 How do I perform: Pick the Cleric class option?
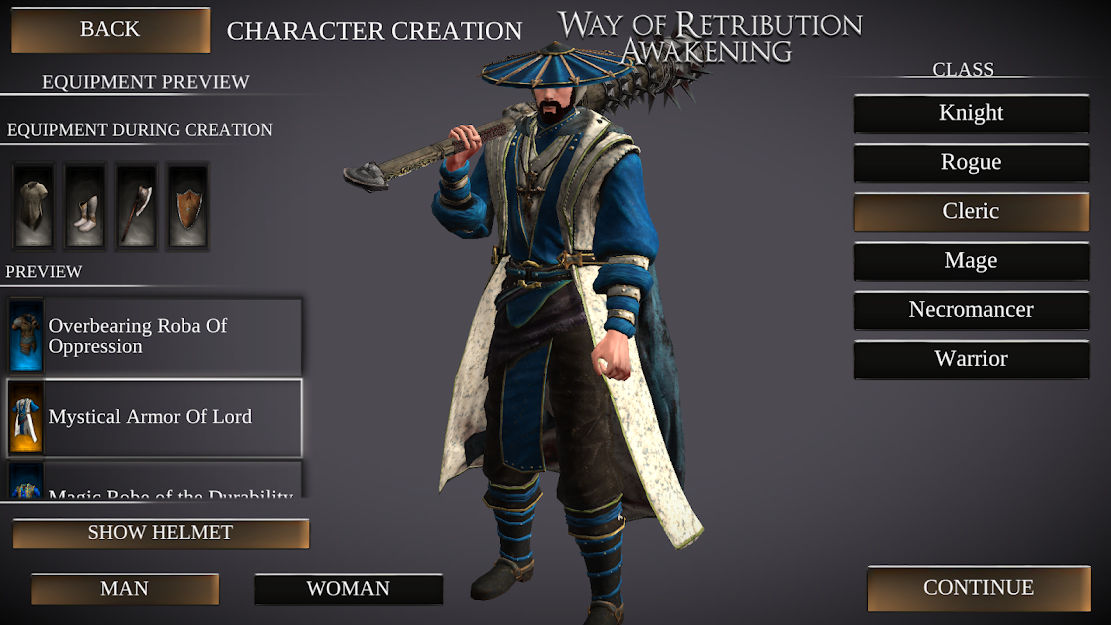coord(971,211)
